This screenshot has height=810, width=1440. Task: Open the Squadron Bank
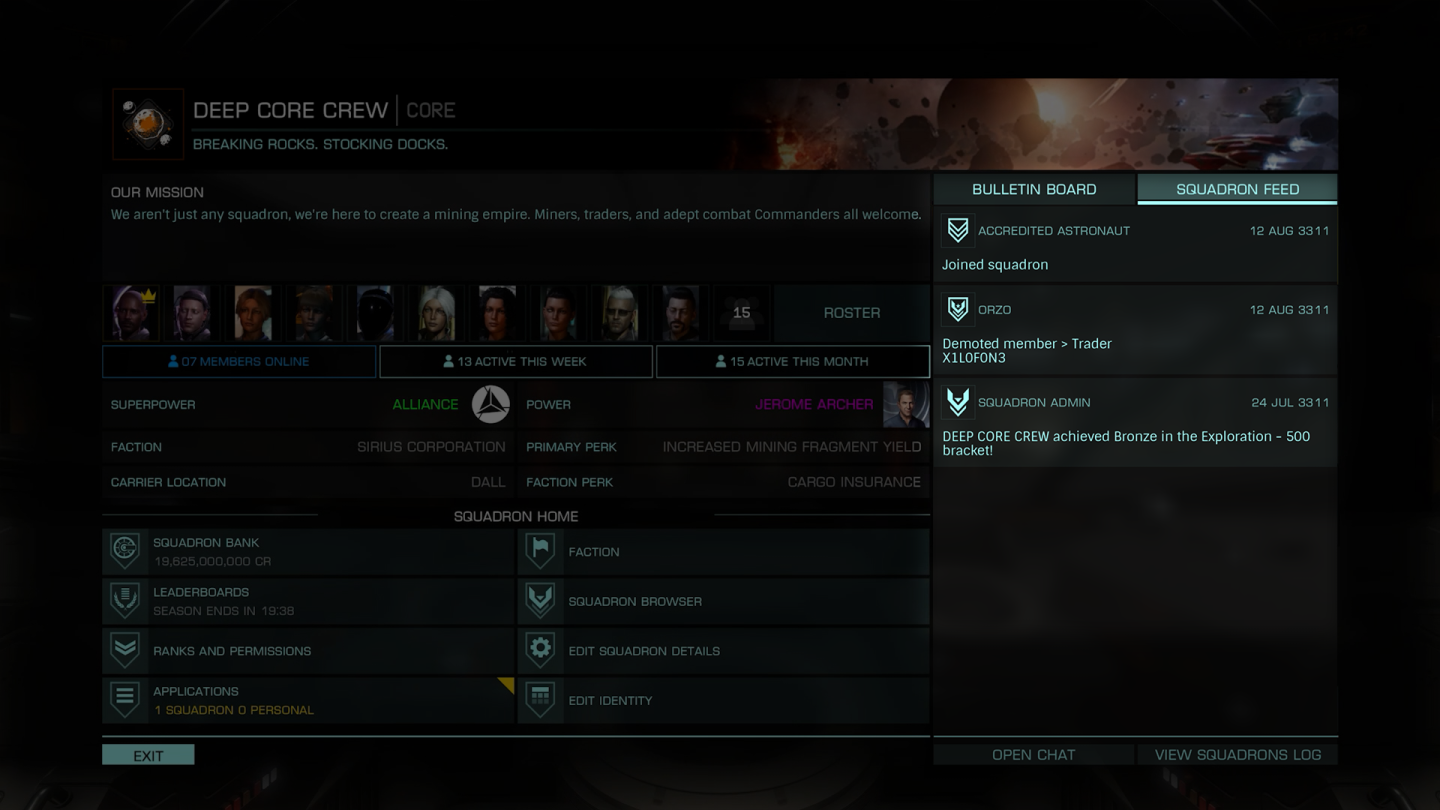pos(308,552)
